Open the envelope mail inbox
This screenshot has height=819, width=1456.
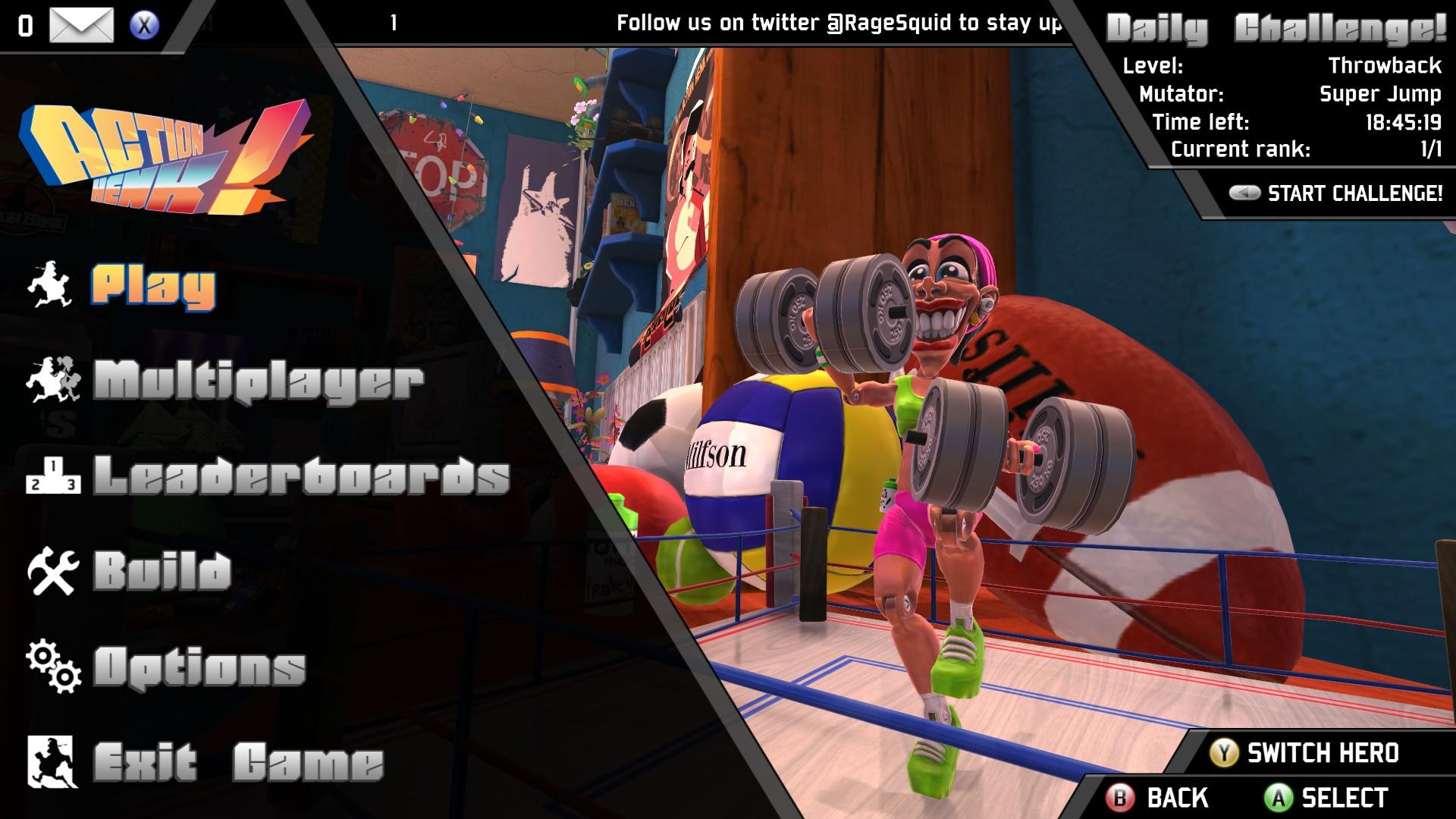coord(81,25)
